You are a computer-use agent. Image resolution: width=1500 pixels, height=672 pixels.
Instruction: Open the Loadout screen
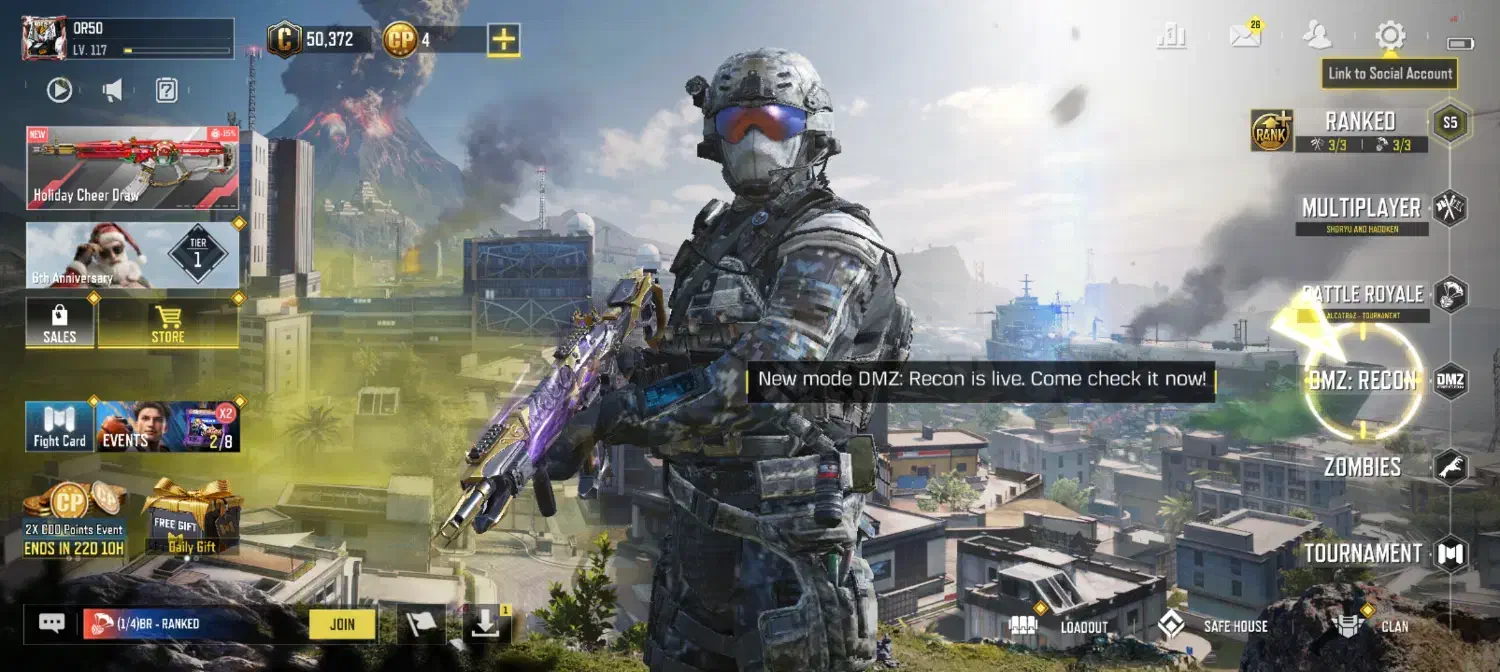[1066, 626]
